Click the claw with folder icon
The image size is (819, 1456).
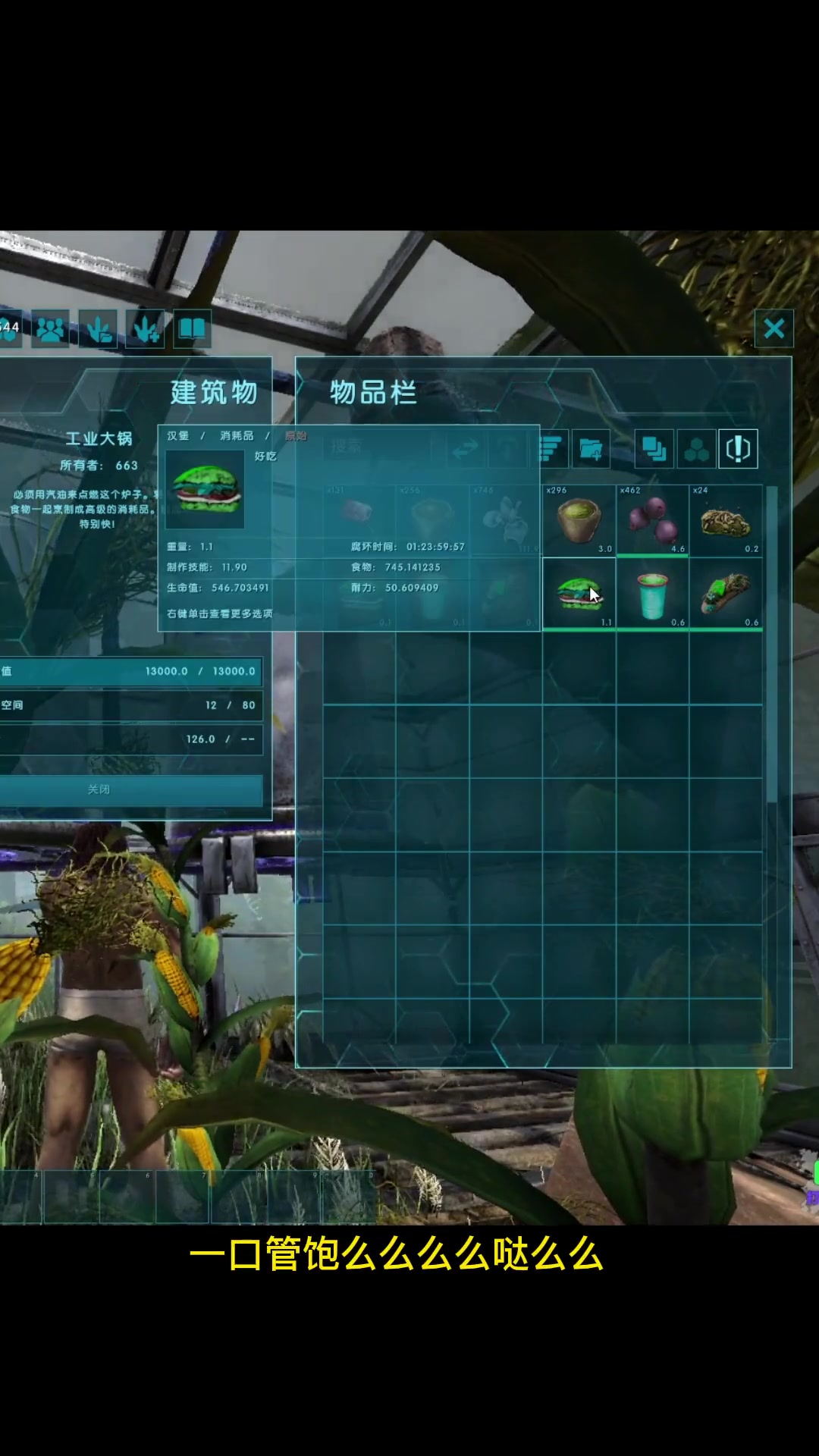(98, 328)
